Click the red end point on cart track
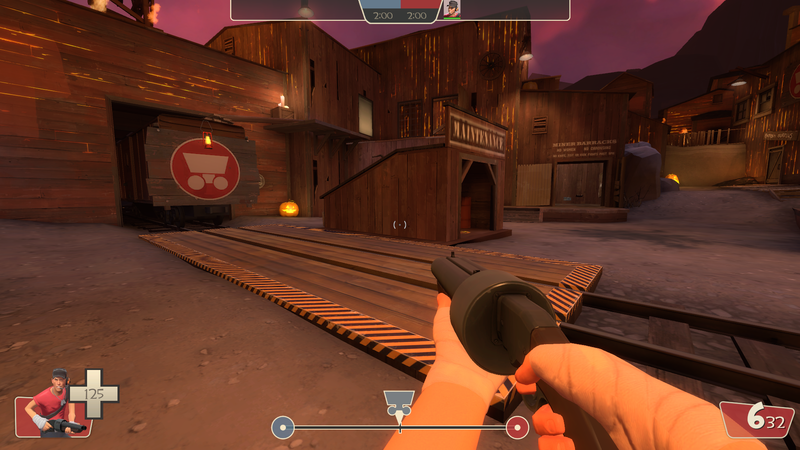The image size is (800, 450). click(x=517, y=428)
